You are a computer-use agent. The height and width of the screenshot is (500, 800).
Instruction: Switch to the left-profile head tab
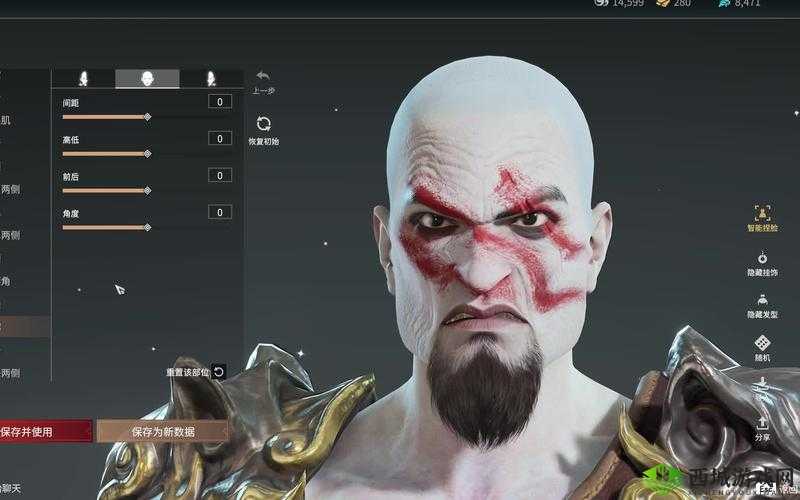pyautogui.click(x=83, y=78)
